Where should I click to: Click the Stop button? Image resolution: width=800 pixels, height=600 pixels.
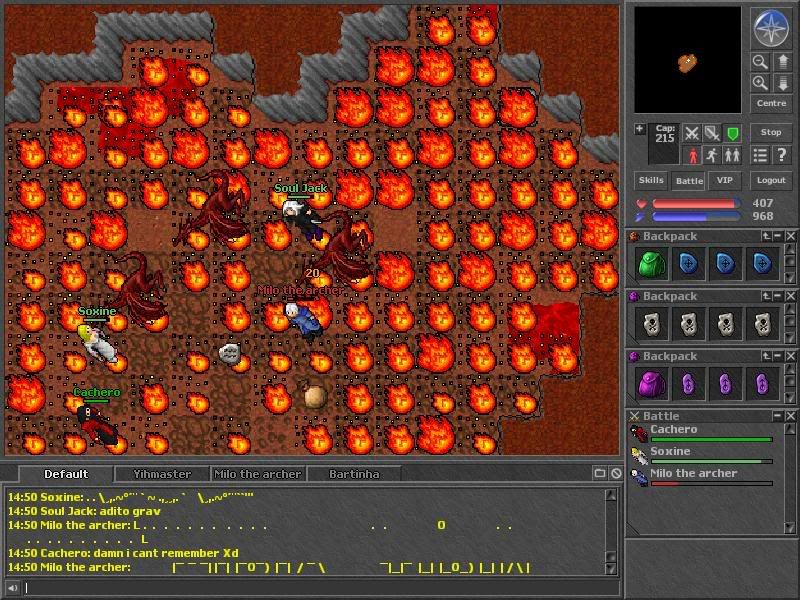[771, 132]
